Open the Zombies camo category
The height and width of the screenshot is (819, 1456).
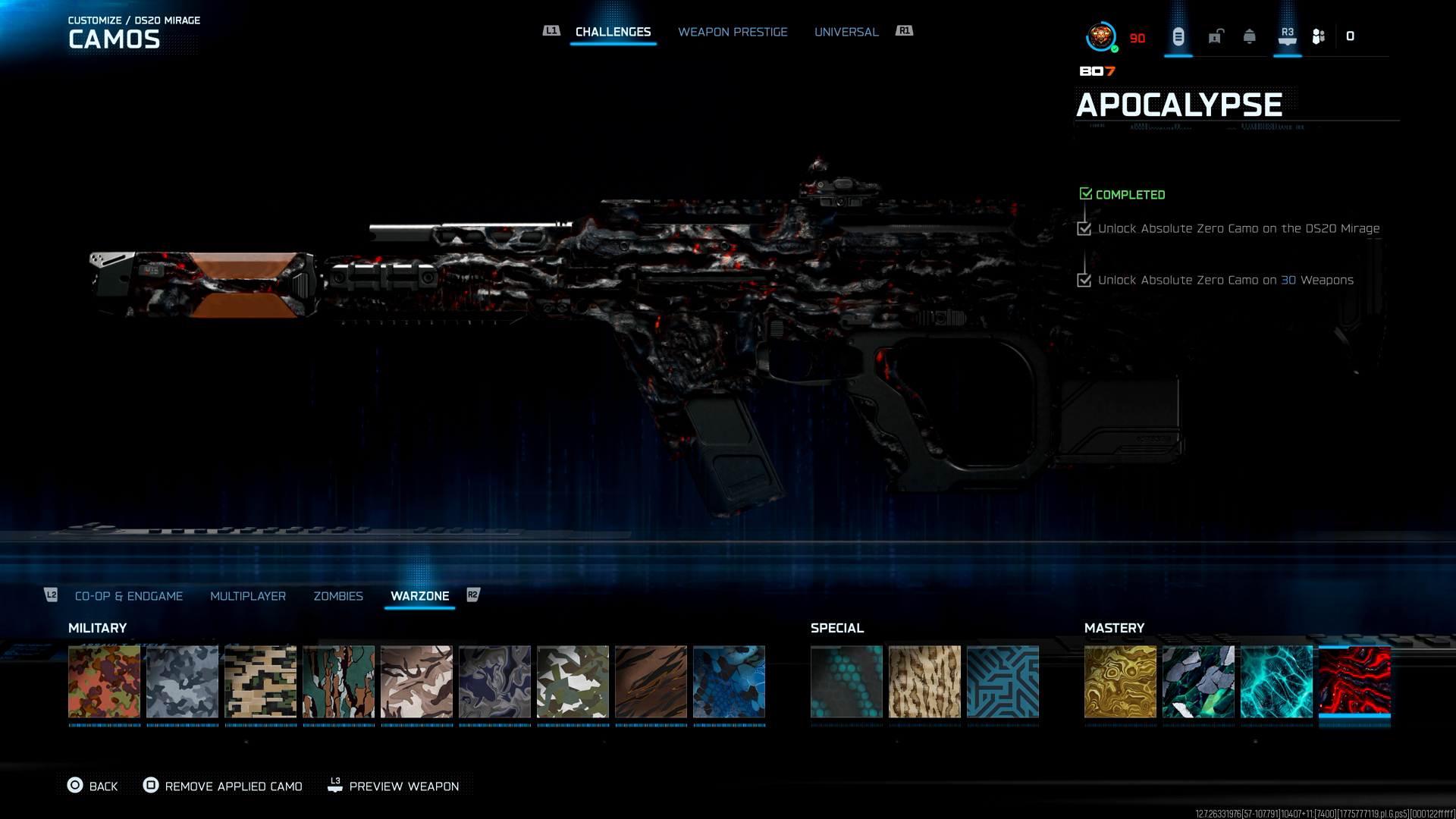(338, 596)
